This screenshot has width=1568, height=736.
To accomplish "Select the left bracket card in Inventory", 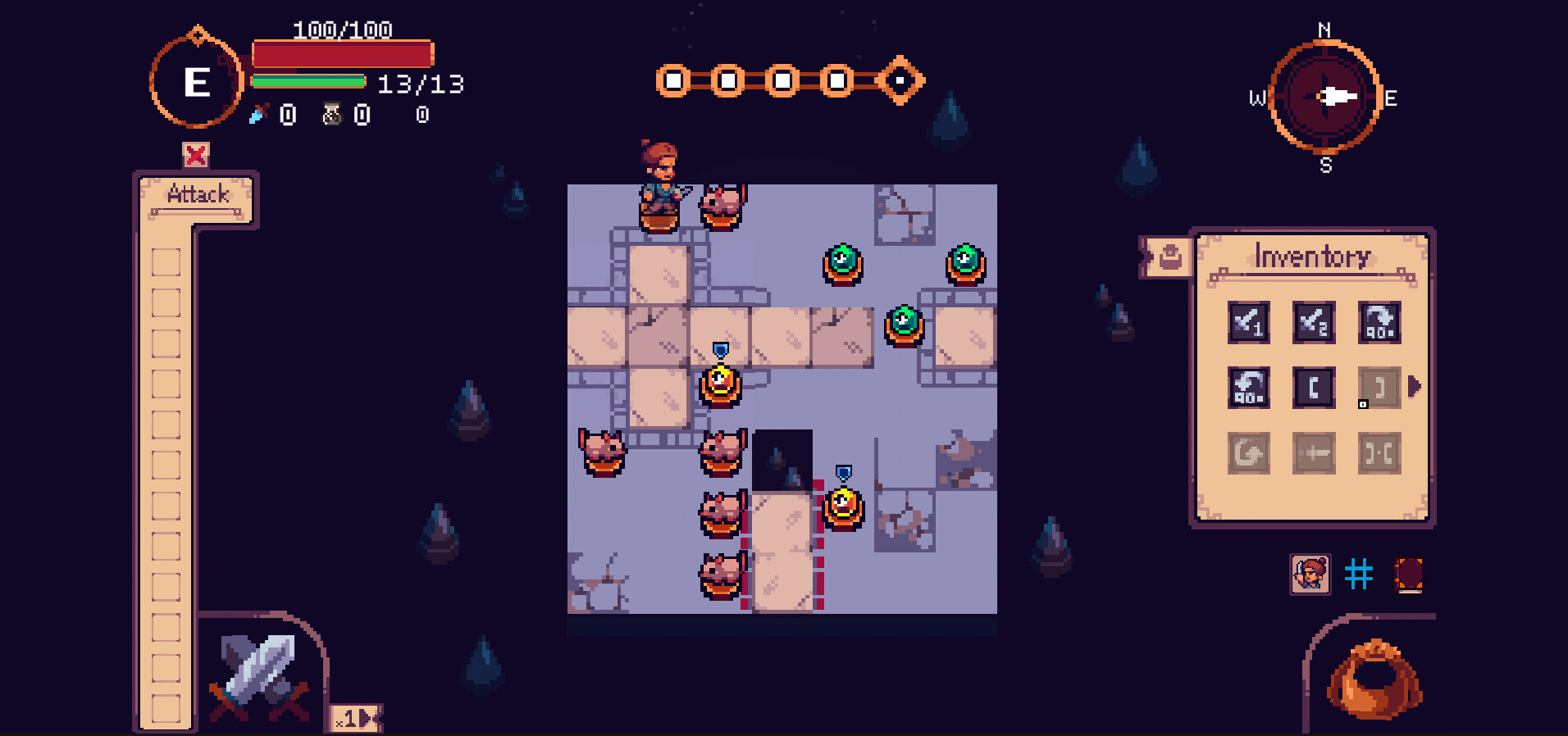I will [1313, 387].
